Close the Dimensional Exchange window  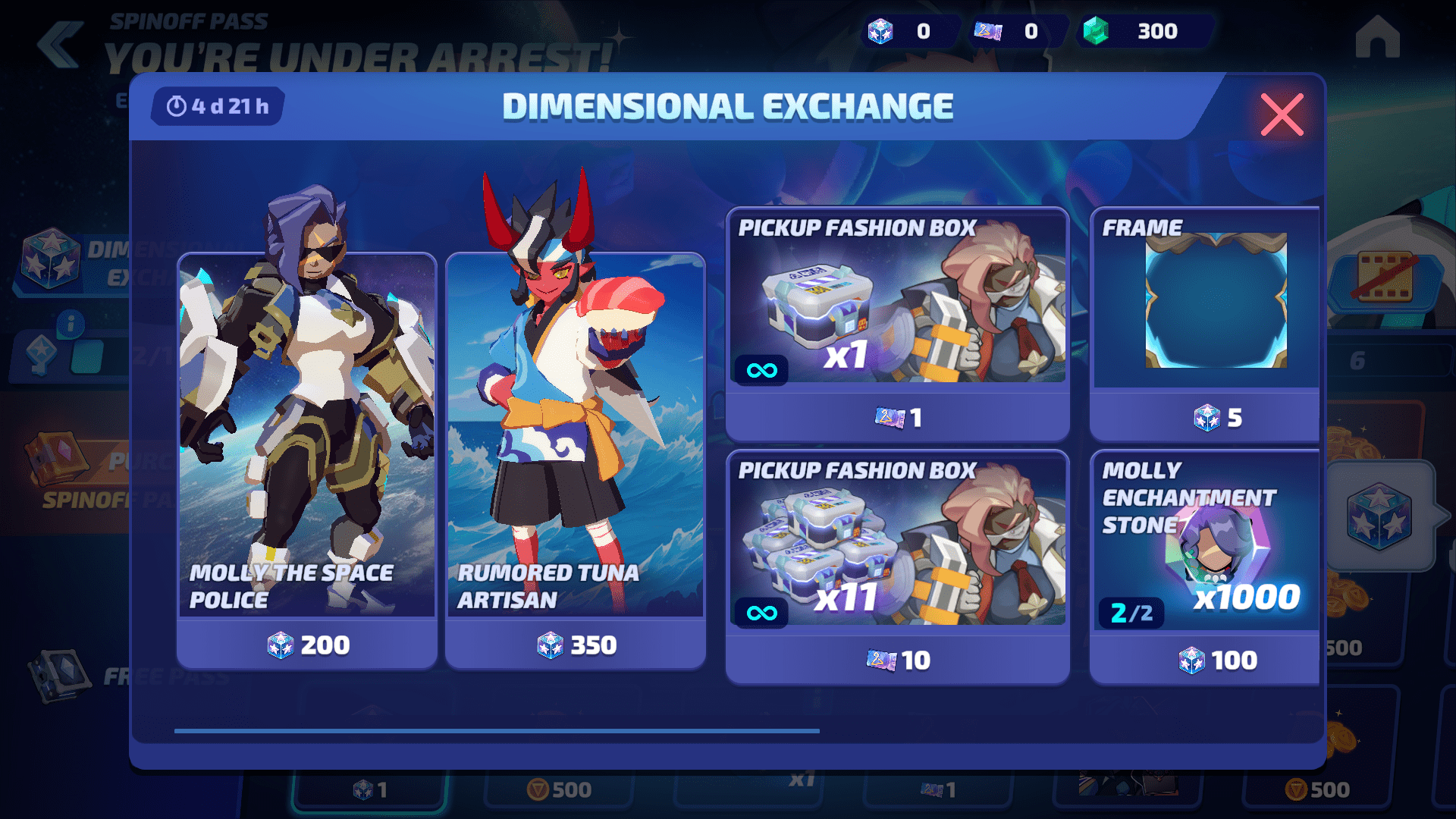coord(1282,115)
